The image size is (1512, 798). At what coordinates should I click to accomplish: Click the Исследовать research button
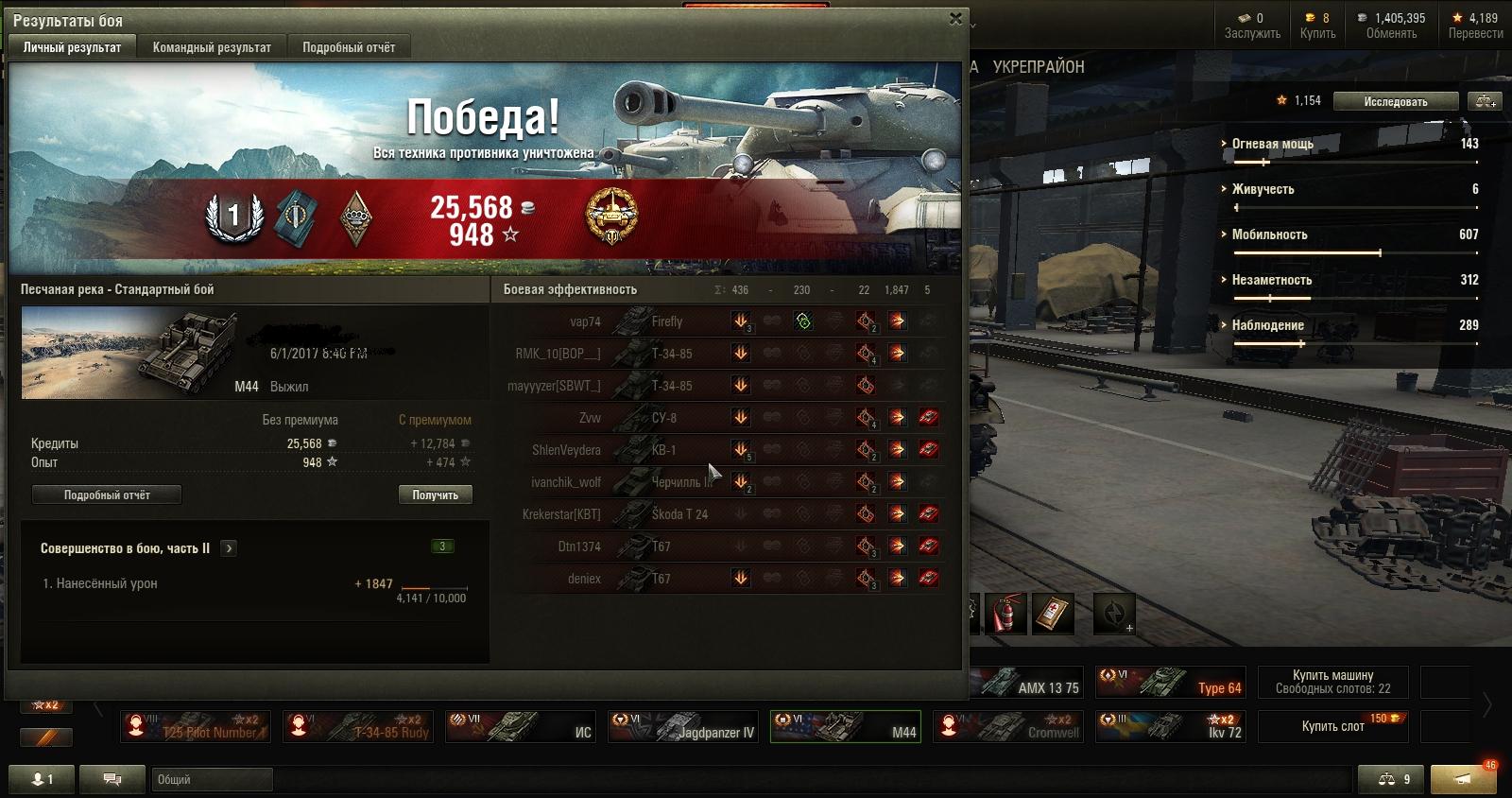(1395, 101)
